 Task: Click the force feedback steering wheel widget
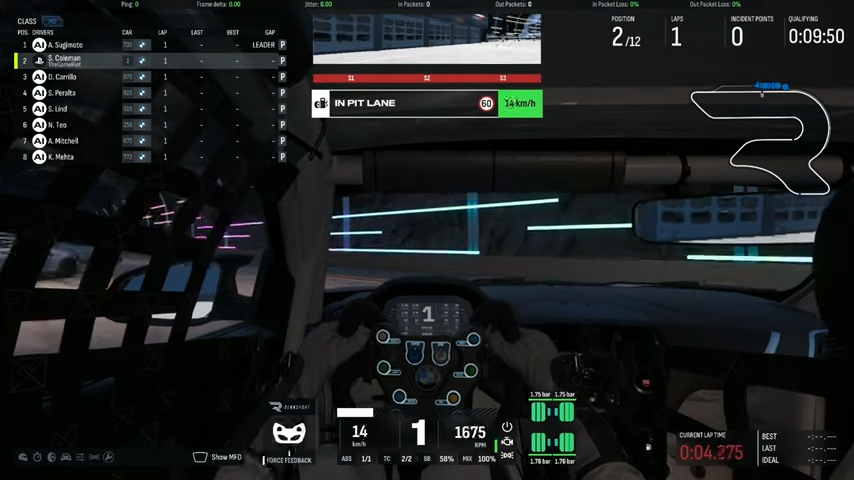[289, 435]
